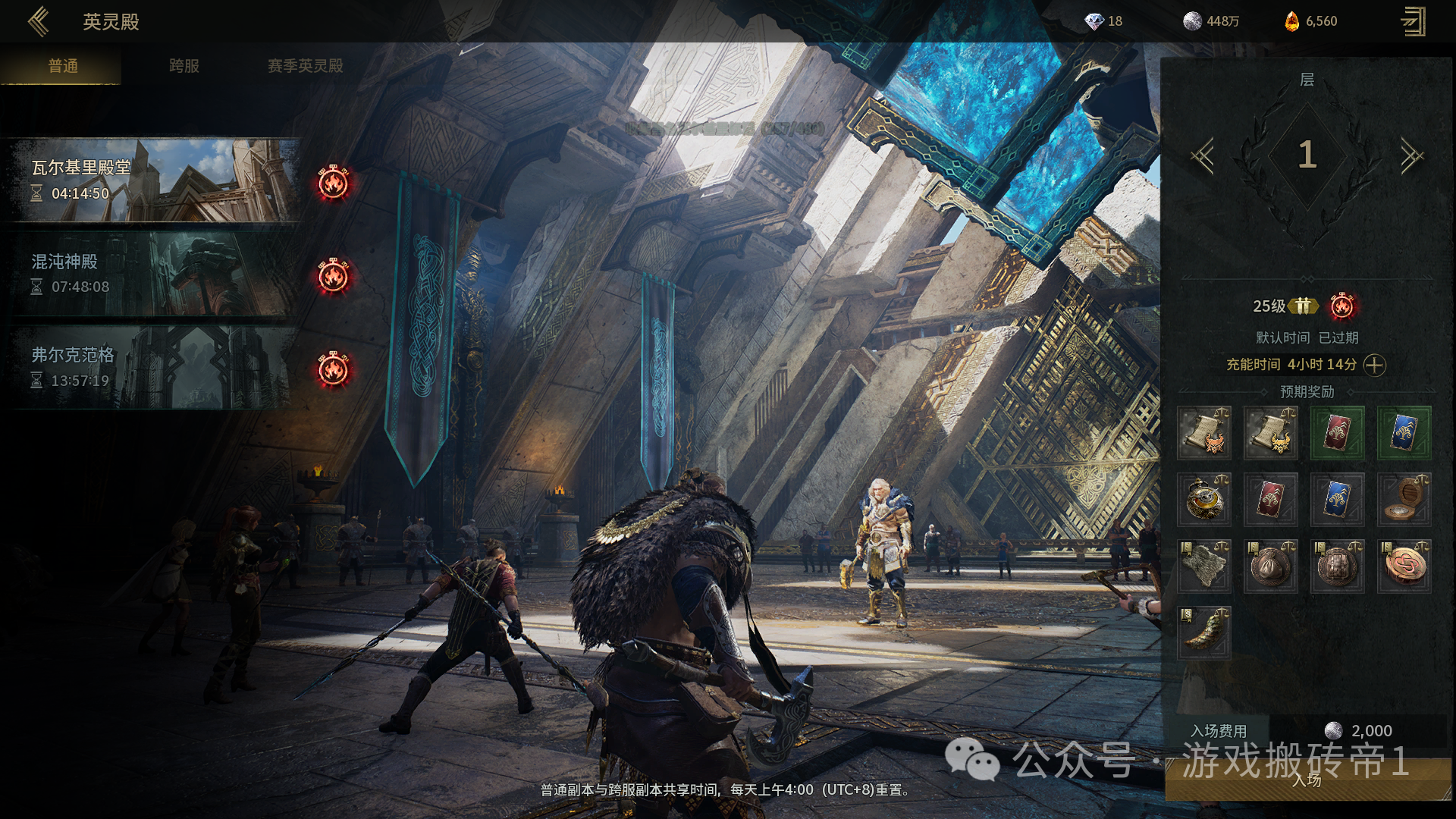Inspect the blue card reward with green border
The image size is (1456, 819).
point(1404,433)
